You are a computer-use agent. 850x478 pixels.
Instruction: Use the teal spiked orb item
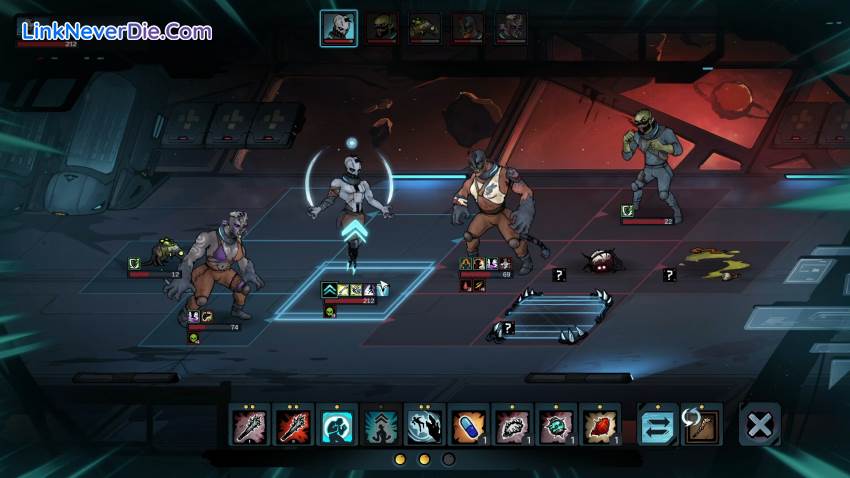click(x=556, y=426)
